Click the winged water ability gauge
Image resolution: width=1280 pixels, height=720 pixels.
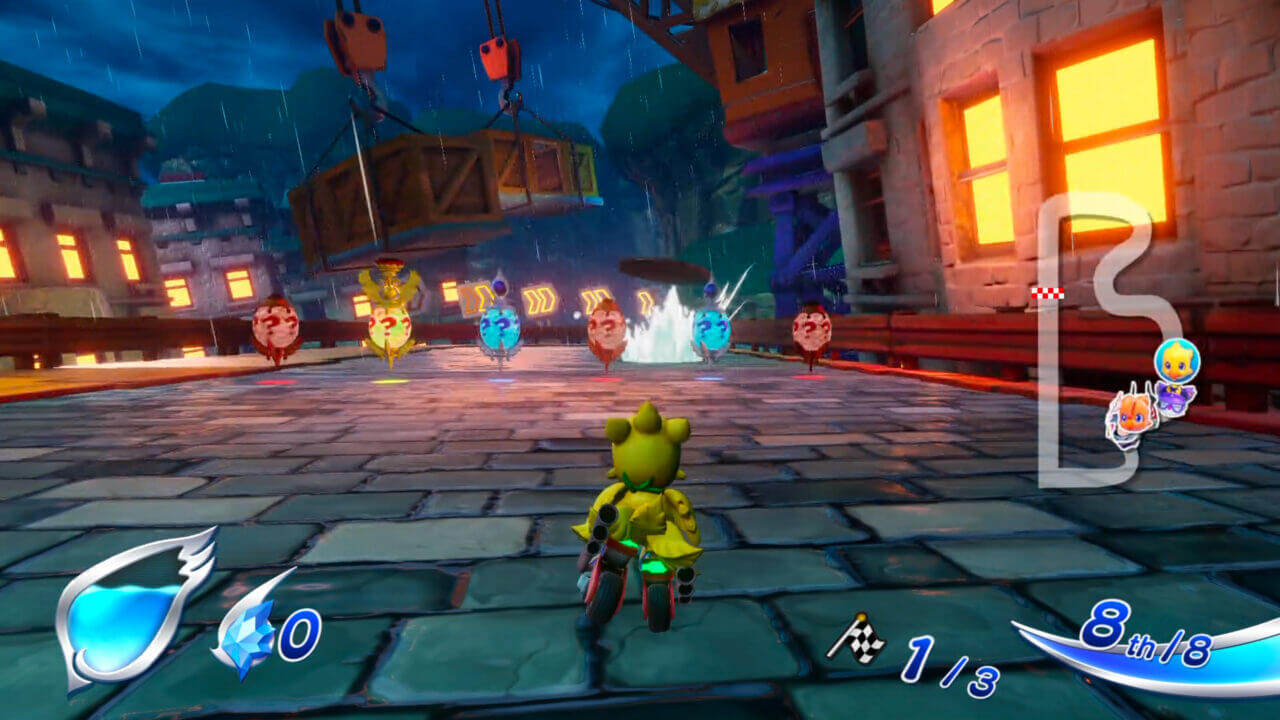(130, 612)
